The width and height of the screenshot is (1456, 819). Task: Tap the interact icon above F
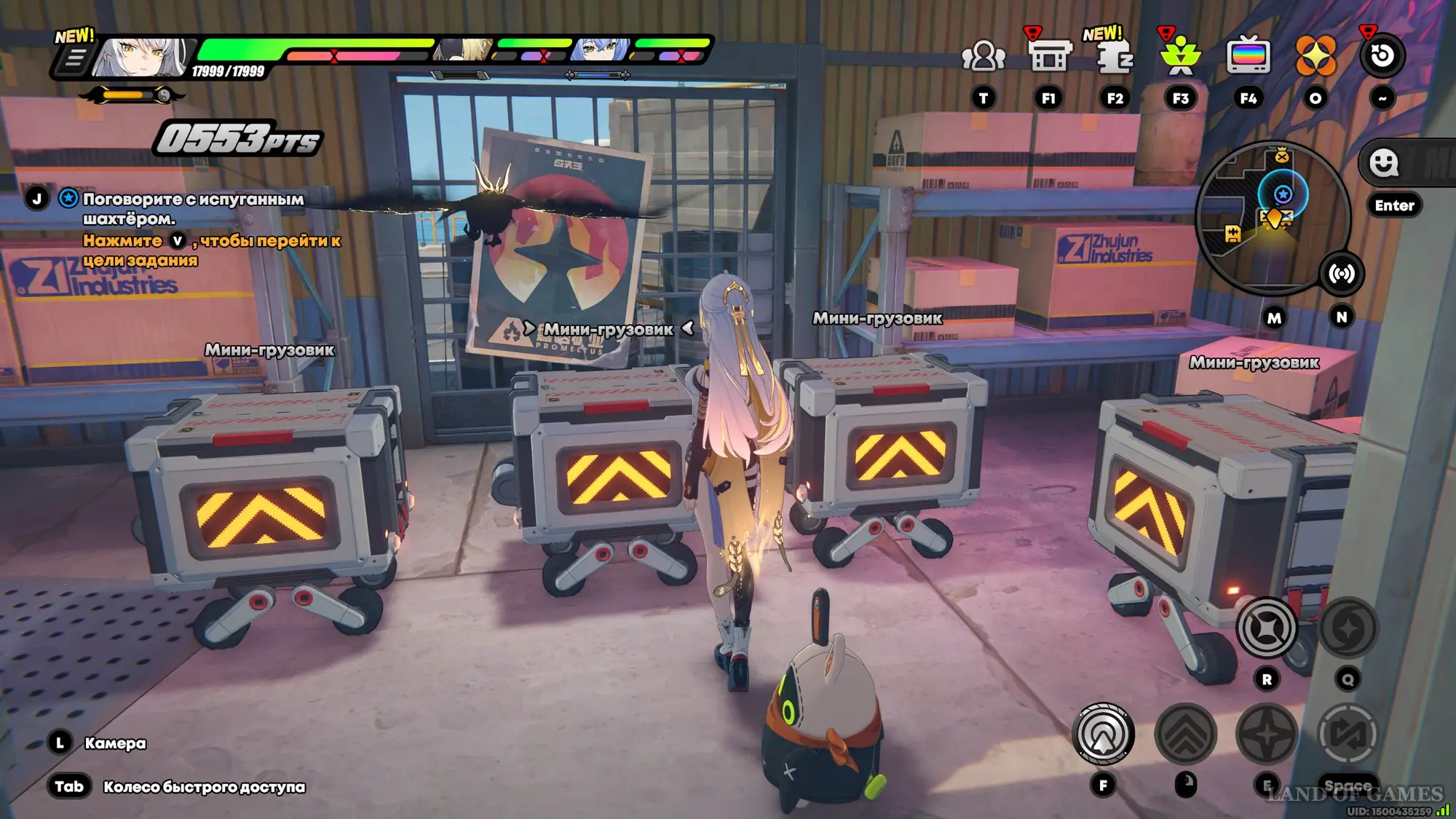[x=1103, y=734]
